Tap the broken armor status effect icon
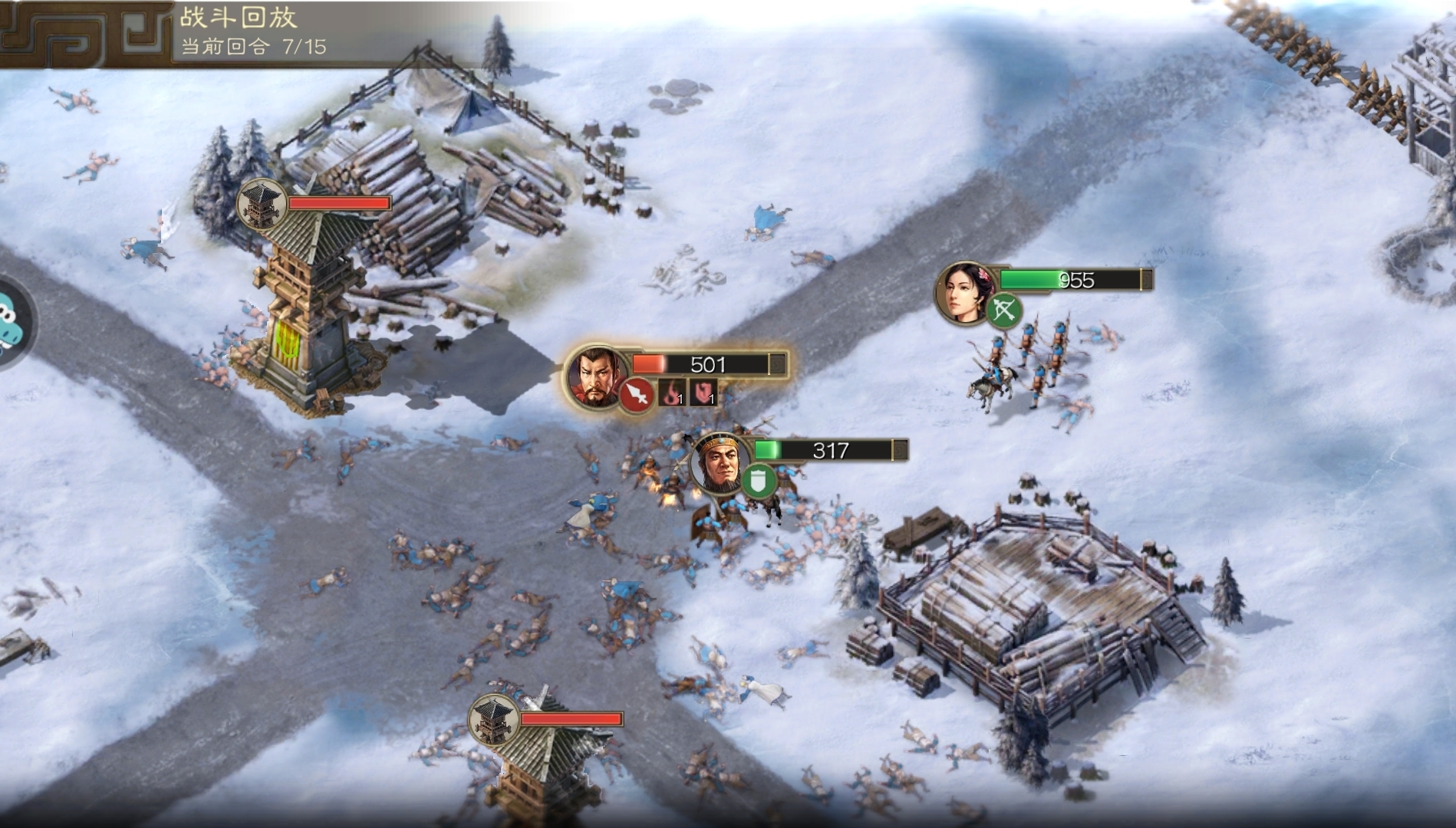This screenshot has height=828, width=1456. pyautogui.click(x=703, y=393)
